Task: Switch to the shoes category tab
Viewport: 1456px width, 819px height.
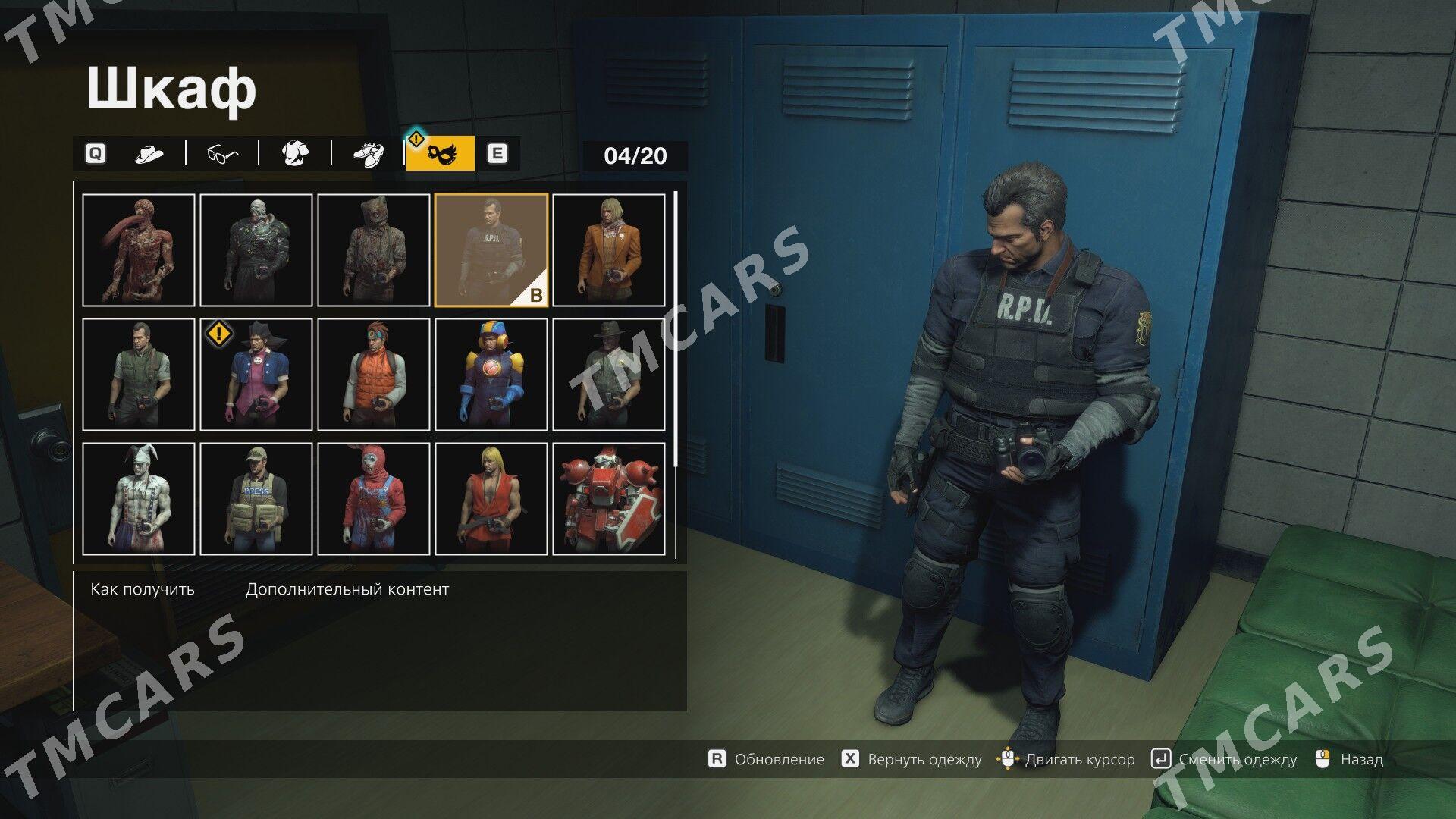Action: point(369,155)
